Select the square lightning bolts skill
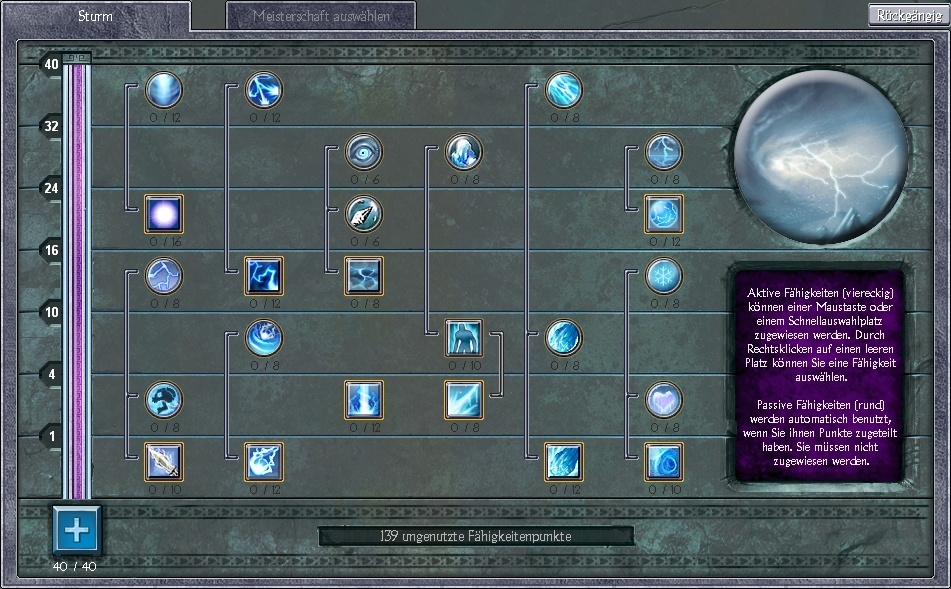951x589 pixels. [x=264, y=276]
